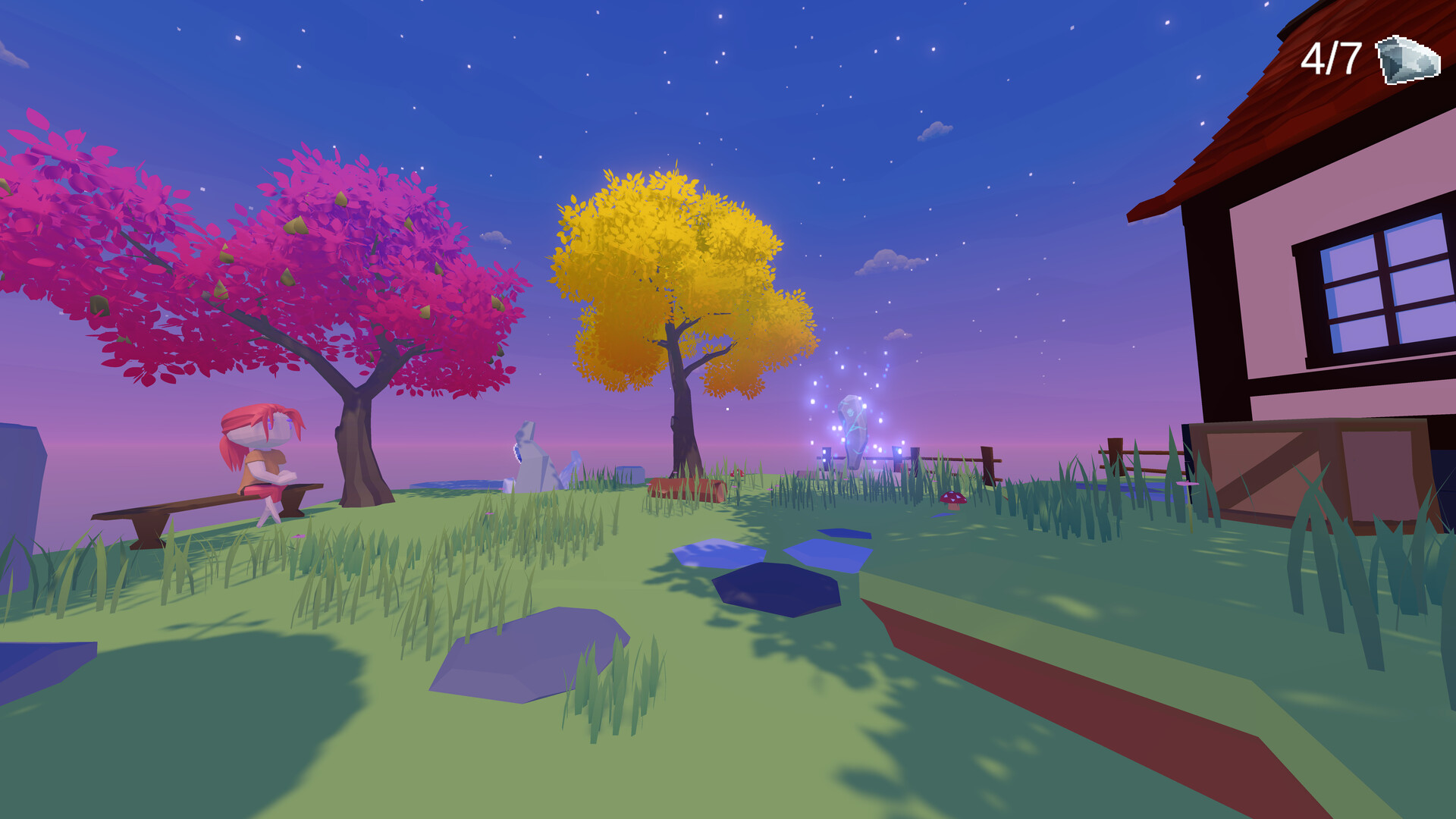Click the hand symbol engraved on the stone
This screenshot has width=1456, height=819.
tap(851, 412)
